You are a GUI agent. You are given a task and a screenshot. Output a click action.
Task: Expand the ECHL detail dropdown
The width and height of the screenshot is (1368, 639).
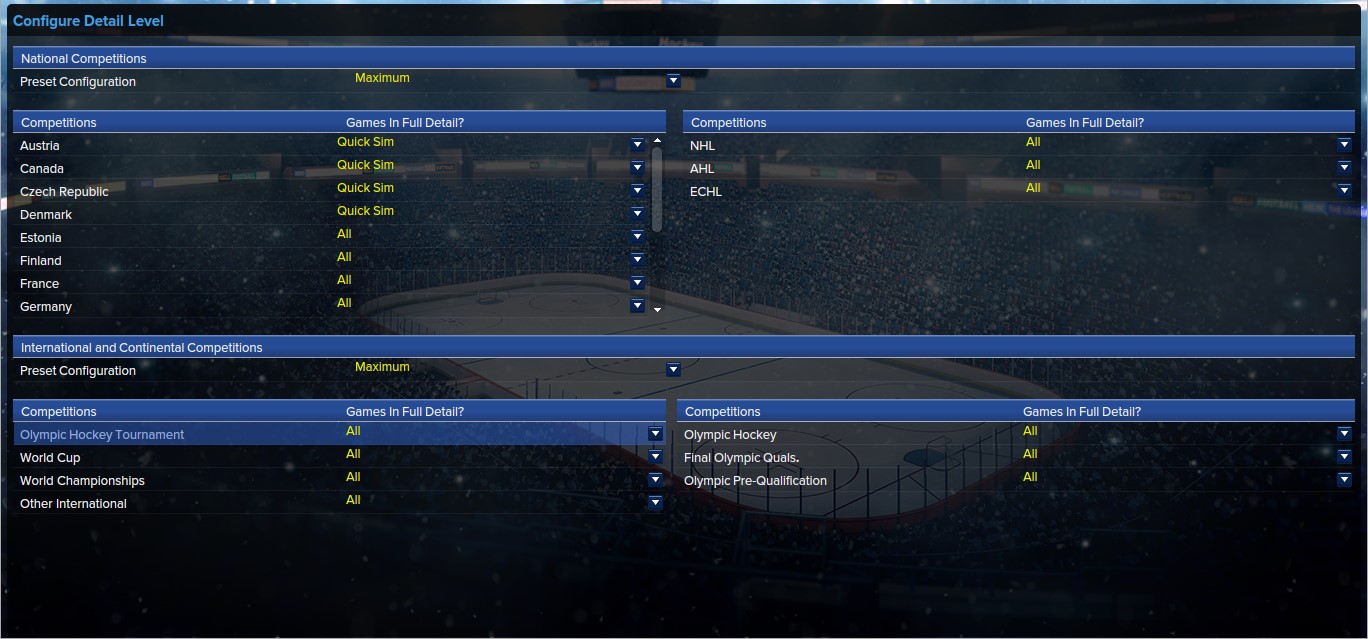(1344, 191)
